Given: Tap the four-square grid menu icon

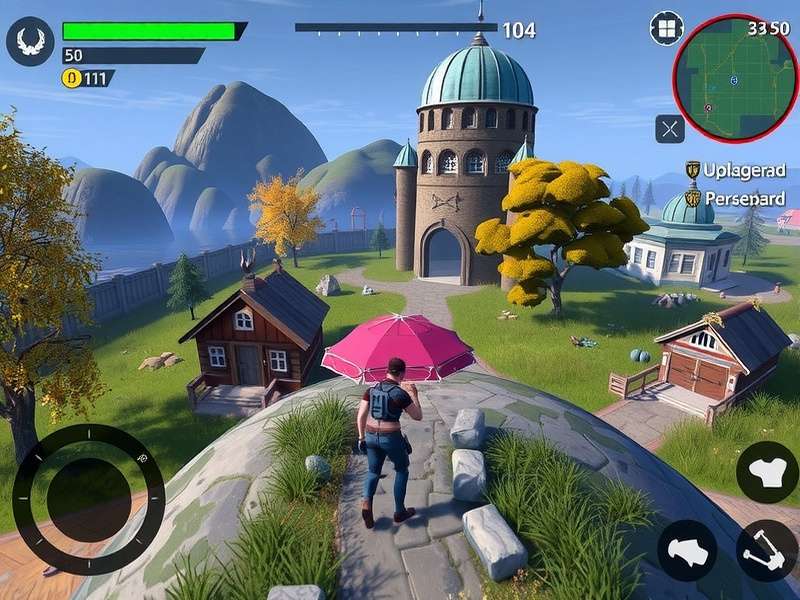Looking at the screenshot, I should coord(666,28).
